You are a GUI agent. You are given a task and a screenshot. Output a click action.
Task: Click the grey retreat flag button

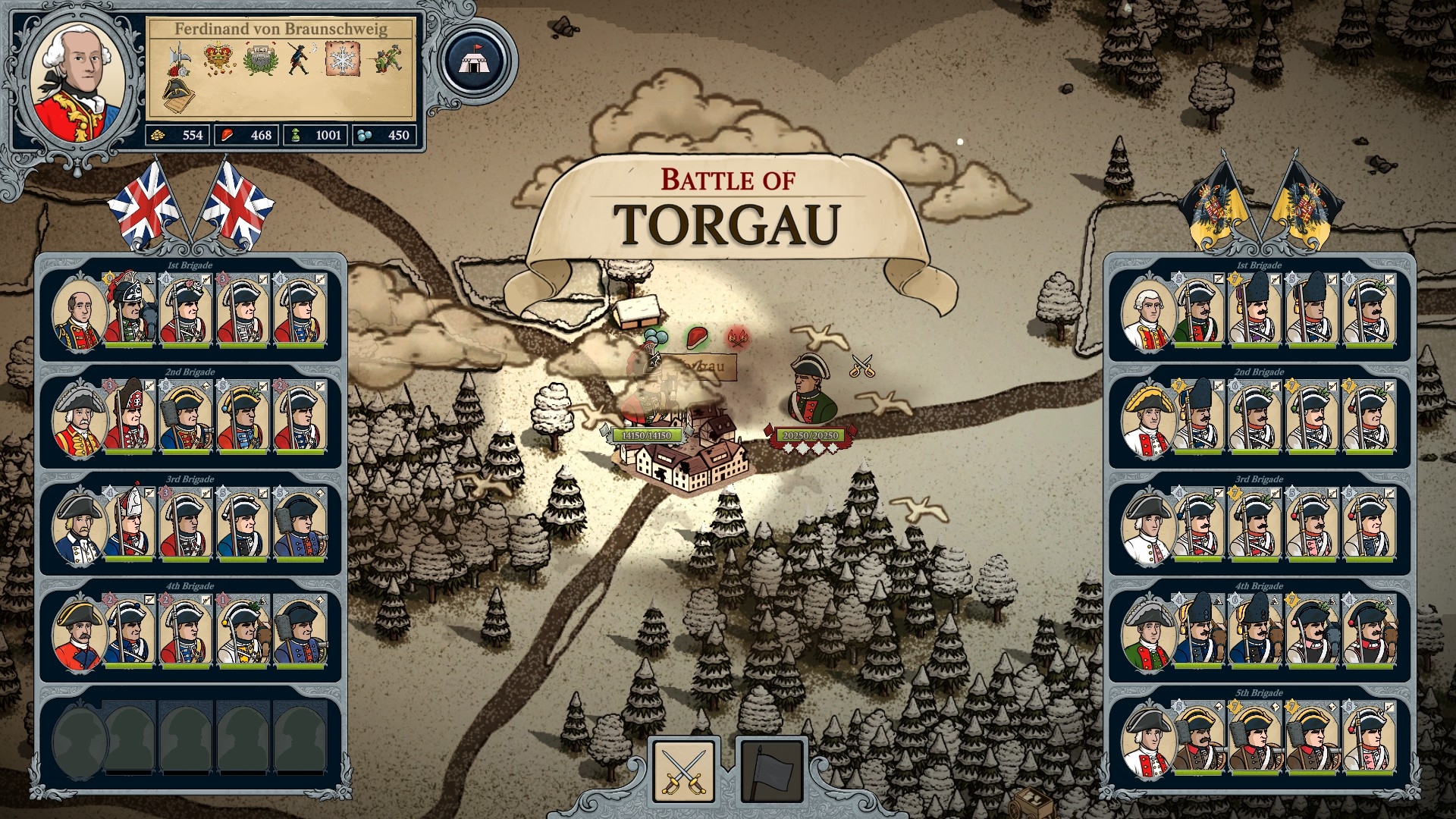point(770,770)
